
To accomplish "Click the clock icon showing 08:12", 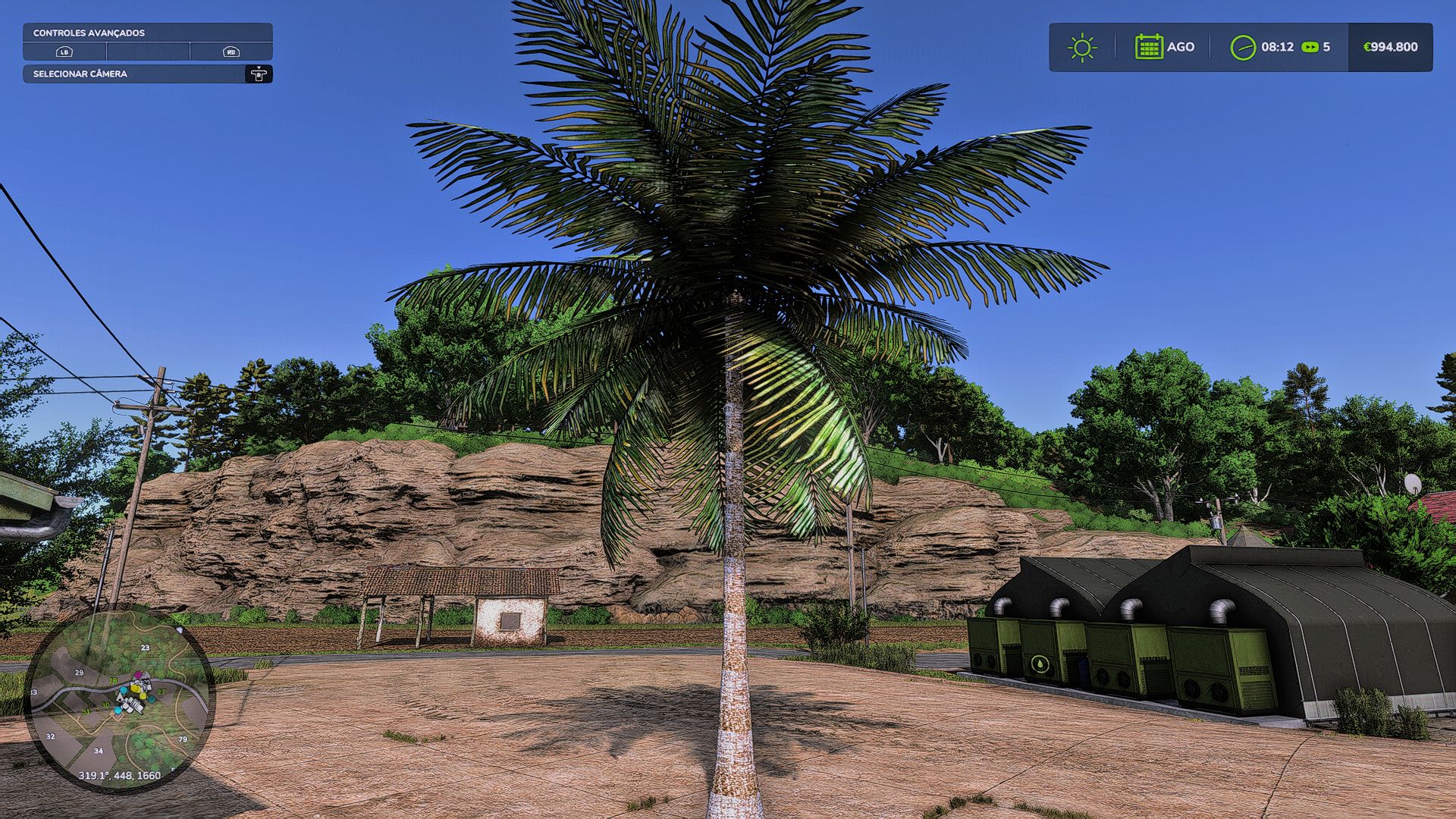I will tap(1244, 46).
